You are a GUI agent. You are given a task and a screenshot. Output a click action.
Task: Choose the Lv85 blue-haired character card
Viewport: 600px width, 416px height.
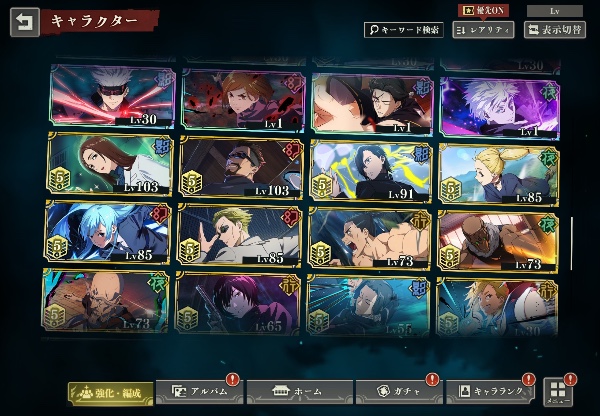[x=112, y=233]
